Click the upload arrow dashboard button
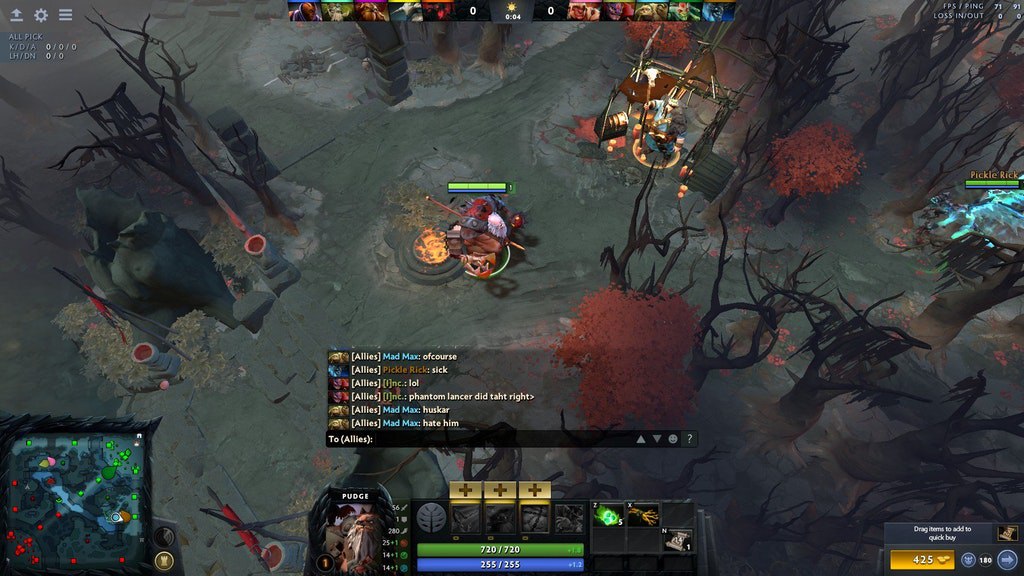The image size is (1024, 576). [16, 15]
